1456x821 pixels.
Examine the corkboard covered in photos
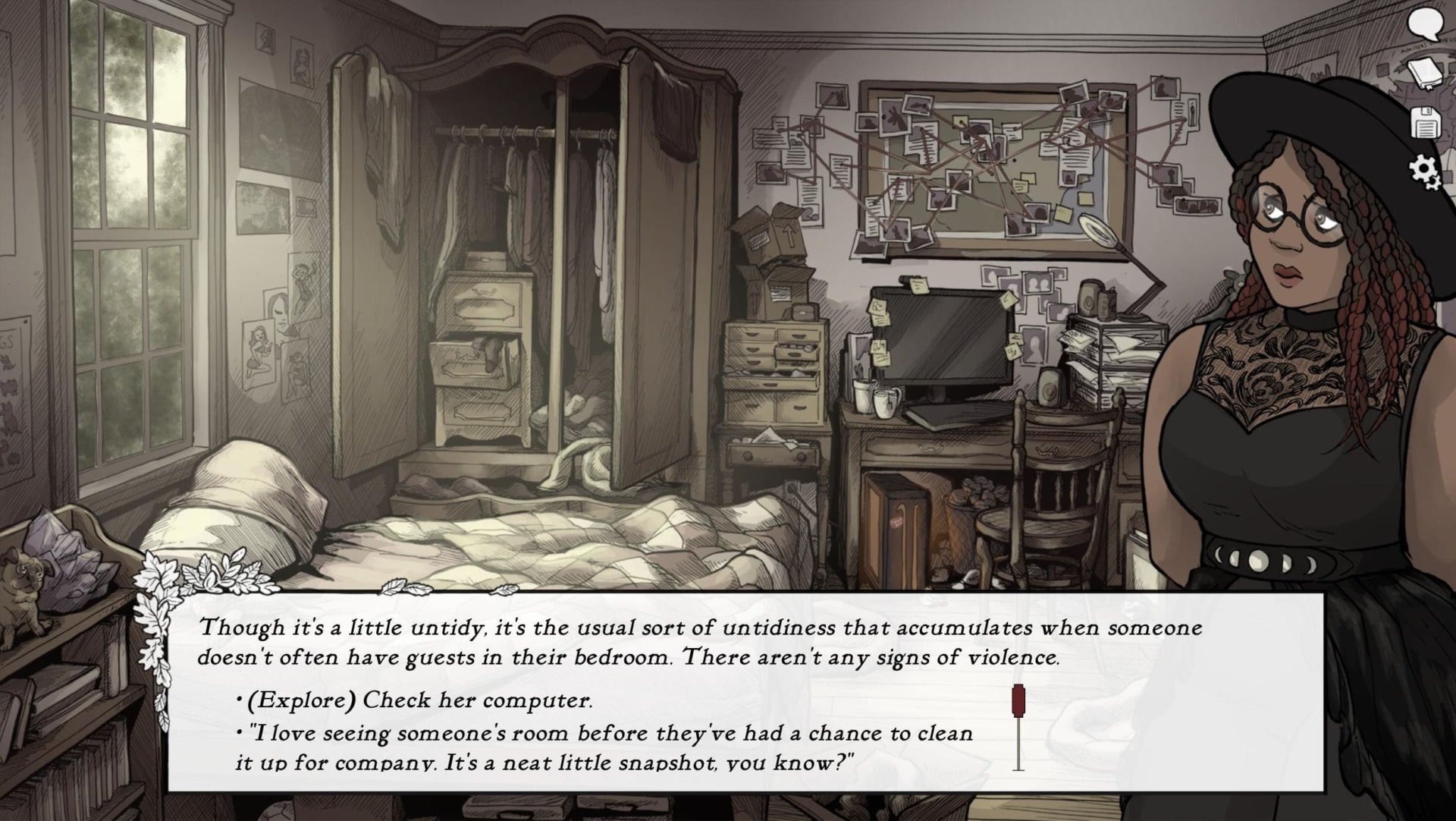986,167
